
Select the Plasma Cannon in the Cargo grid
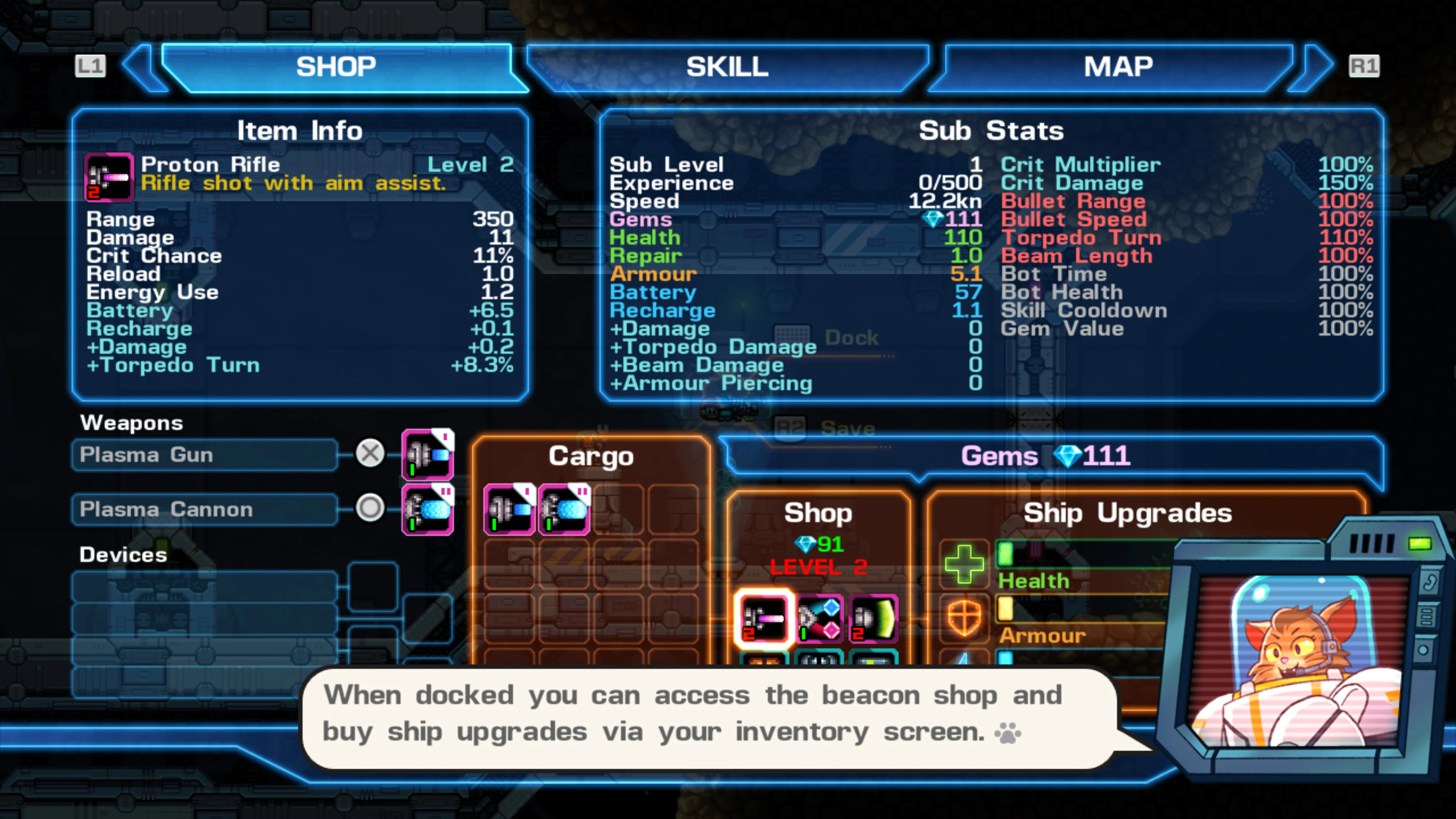tap(563, 509)
